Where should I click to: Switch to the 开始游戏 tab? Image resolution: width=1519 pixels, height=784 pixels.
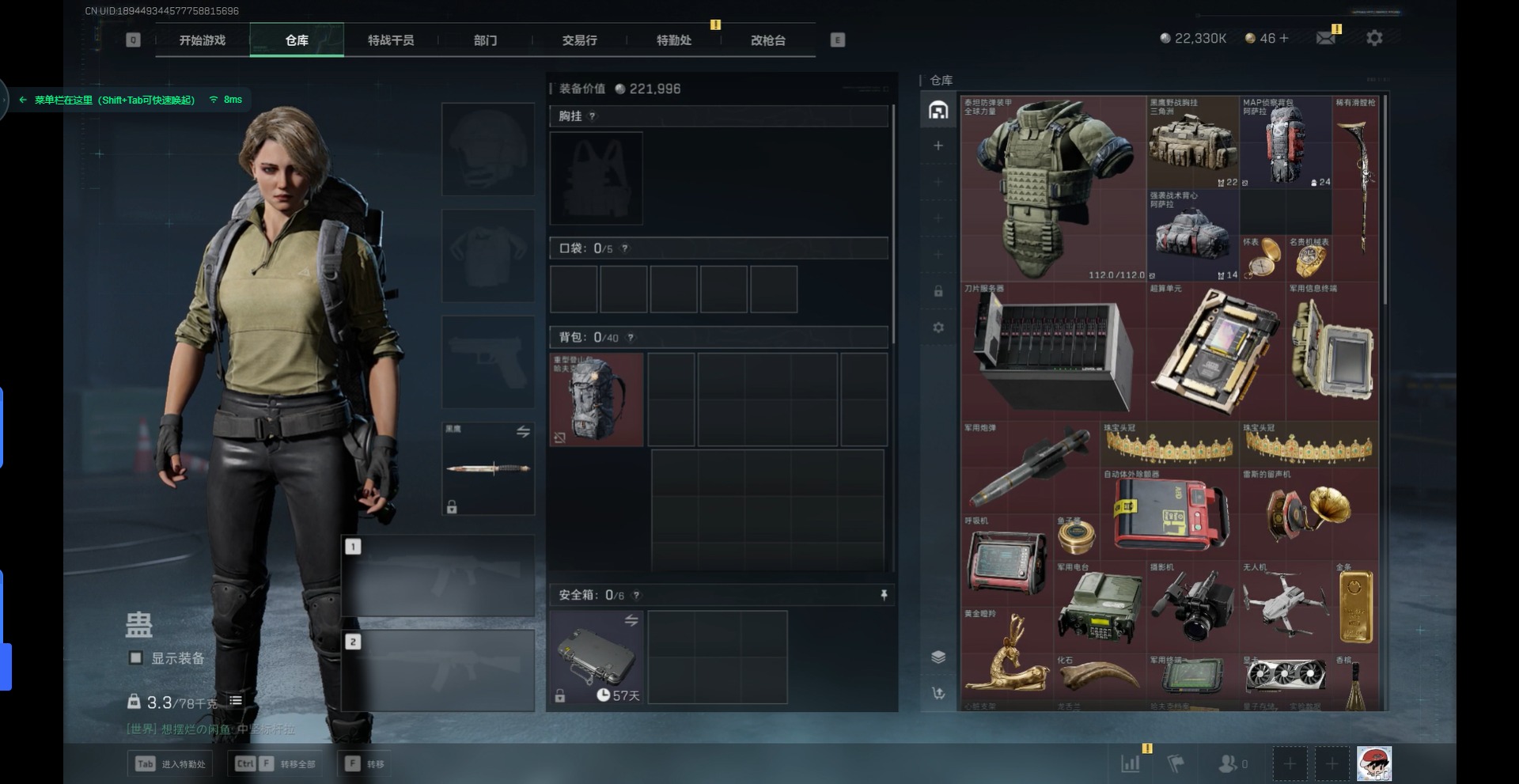coord(203,40)
